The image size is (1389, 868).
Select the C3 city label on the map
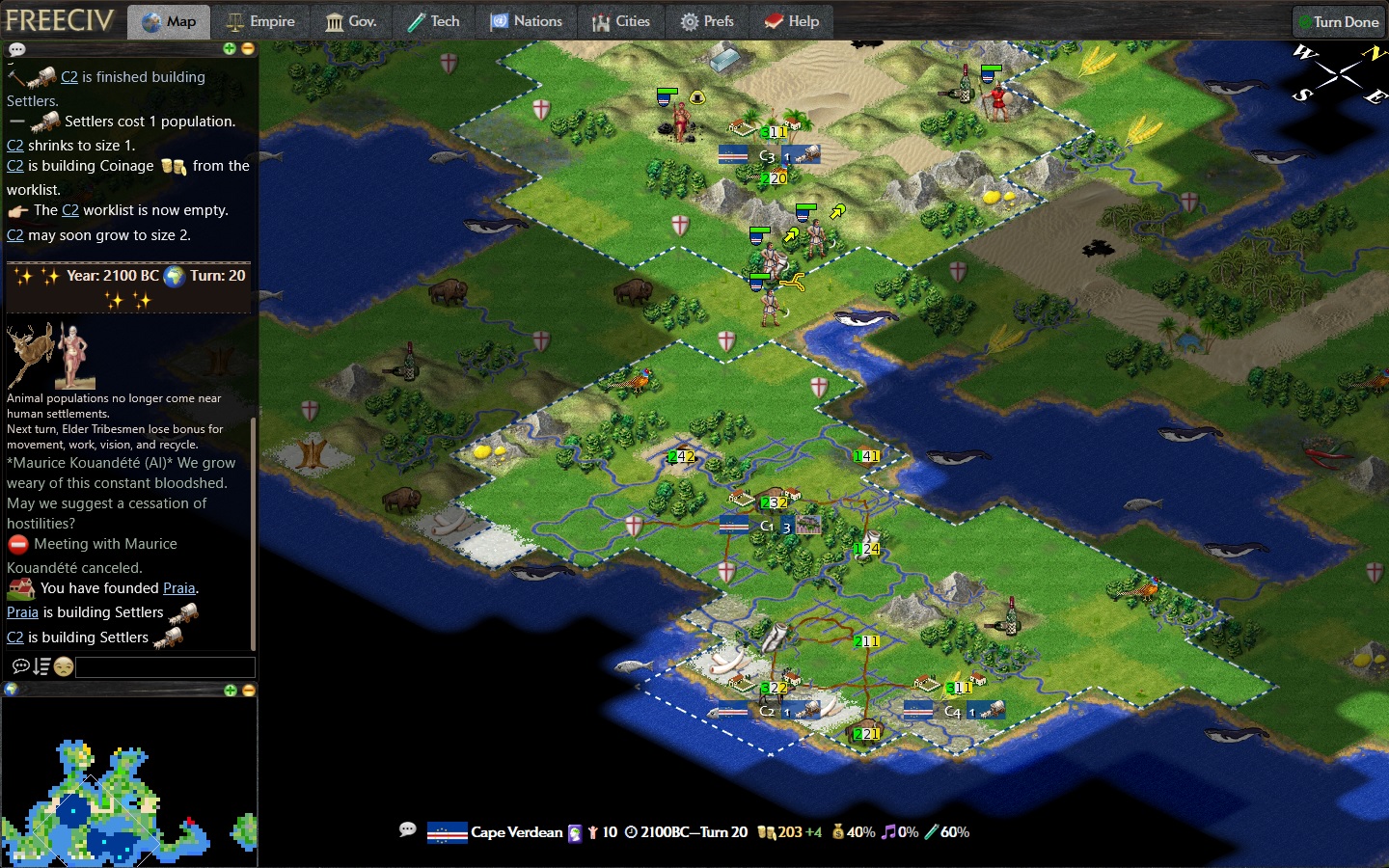click(767, 155)
